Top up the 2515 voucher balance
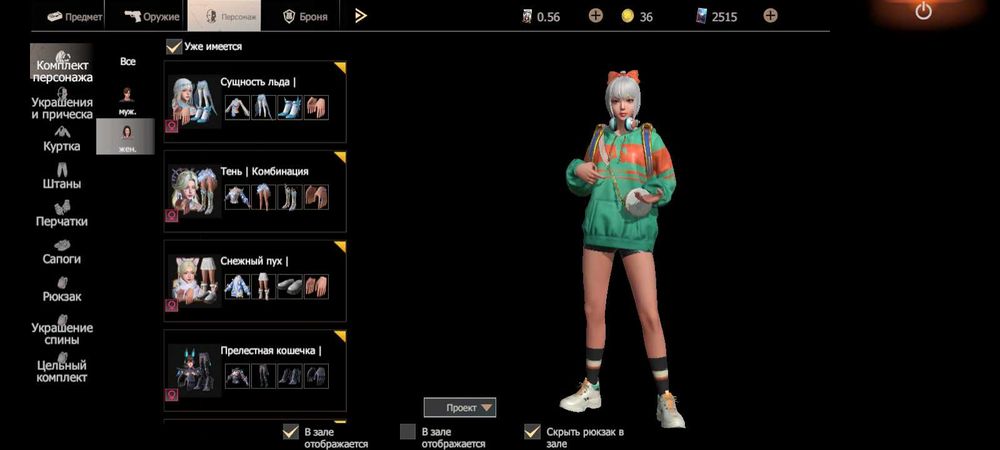This screenshot has height=450, width=1000. (770, 16)
